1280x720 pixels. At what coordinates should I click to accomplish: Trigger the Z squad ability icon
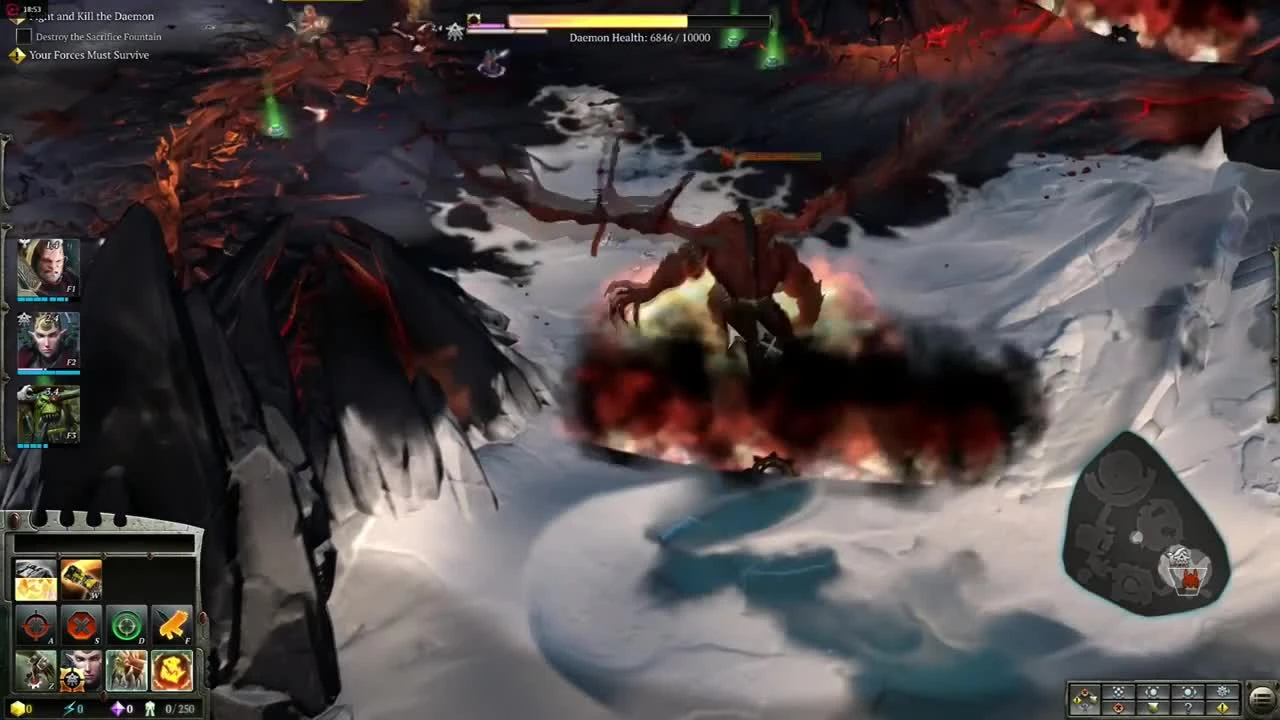pyautogui.click(x=35, y=670)
